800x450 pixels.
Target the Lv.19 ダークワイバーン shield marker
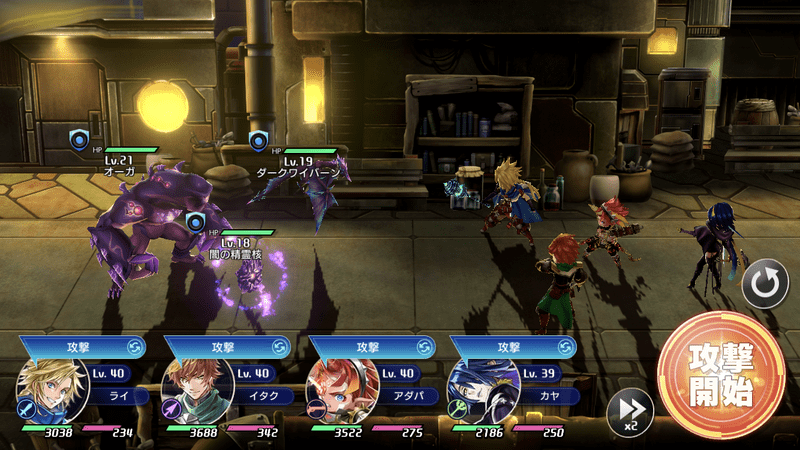click(x=260, y=140)
